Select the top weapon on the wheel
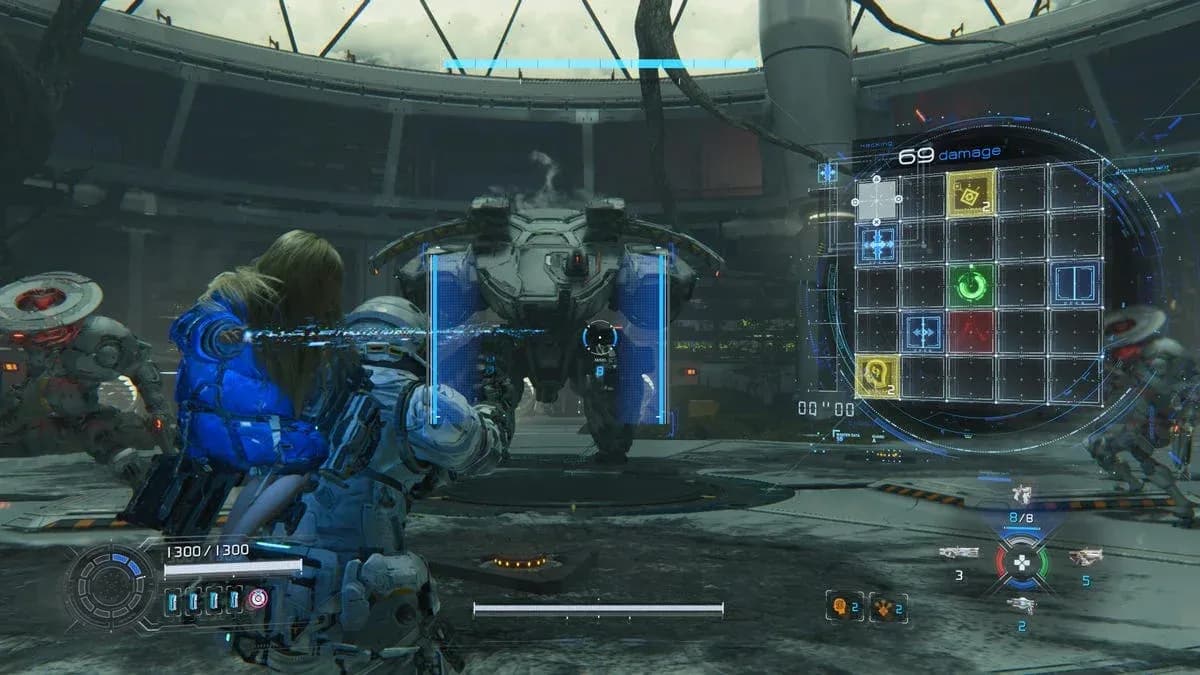 [x=1021, y=493]
